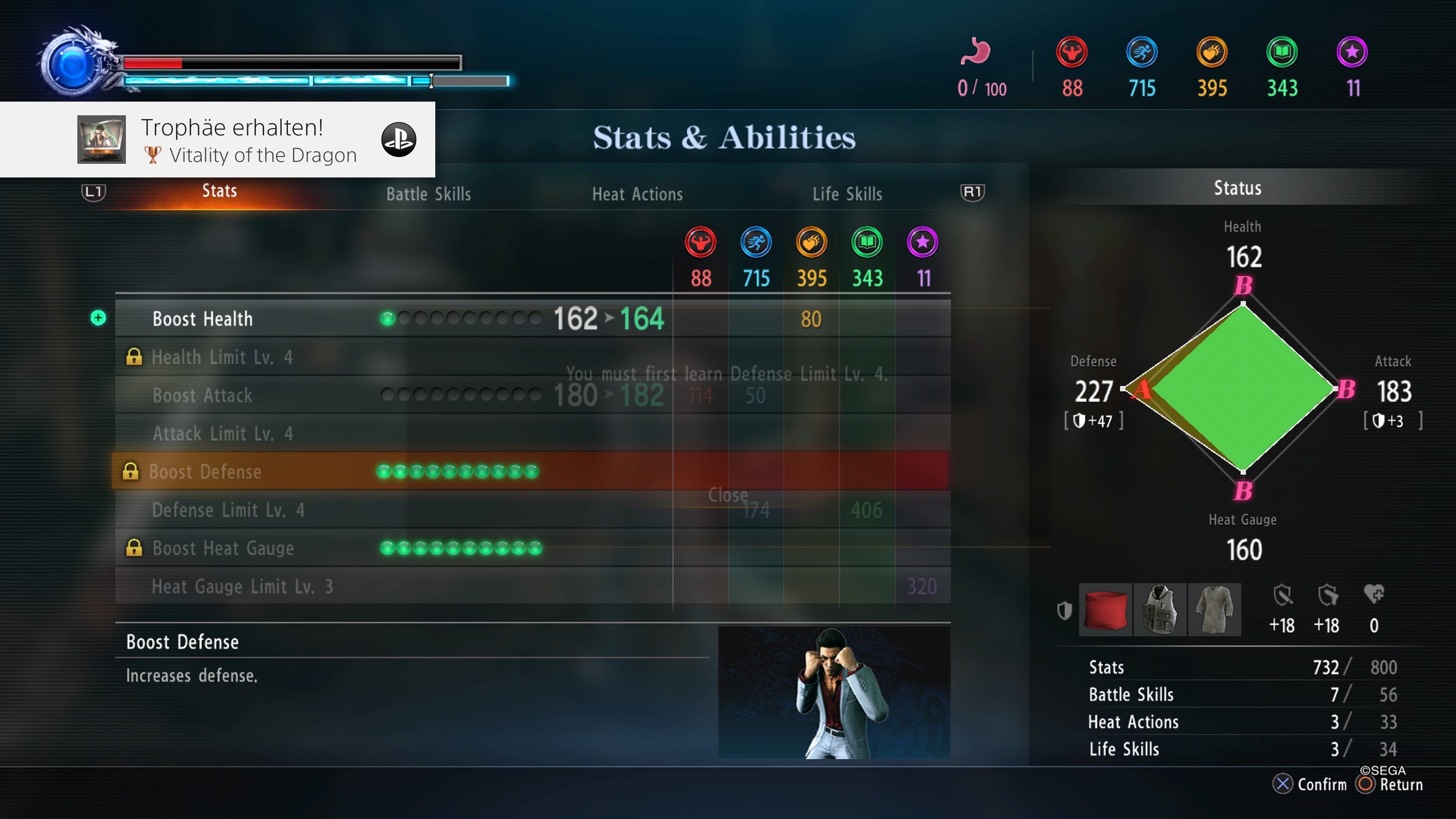Screen dimensions: 1456x819
Task: Choose the Defense Limit Lv. 4 row
Action: (x=228, y=510)
